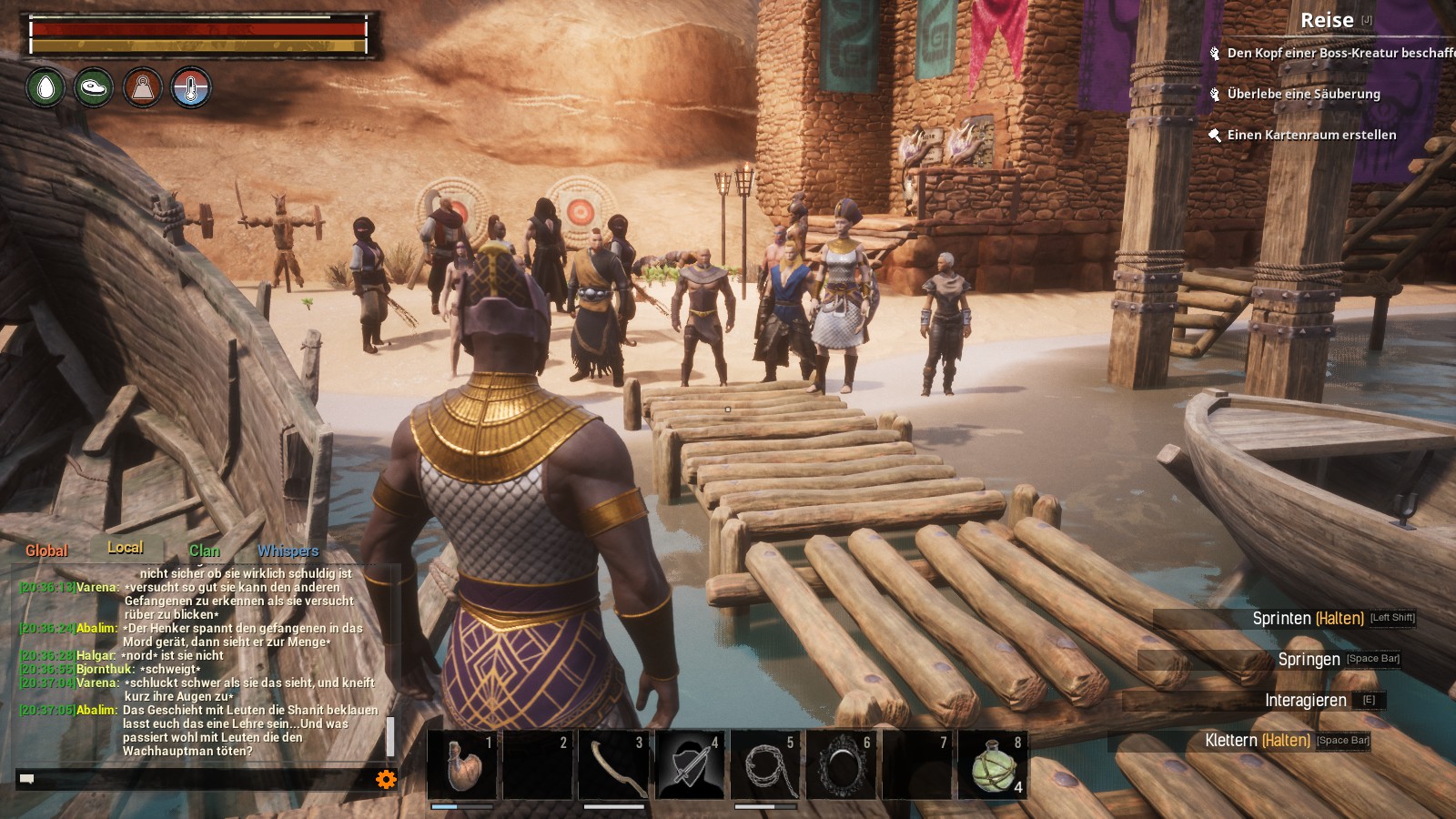1456x819 pixels.
Task: Select the Local chat tab
Action: click(x=126, y=548)
